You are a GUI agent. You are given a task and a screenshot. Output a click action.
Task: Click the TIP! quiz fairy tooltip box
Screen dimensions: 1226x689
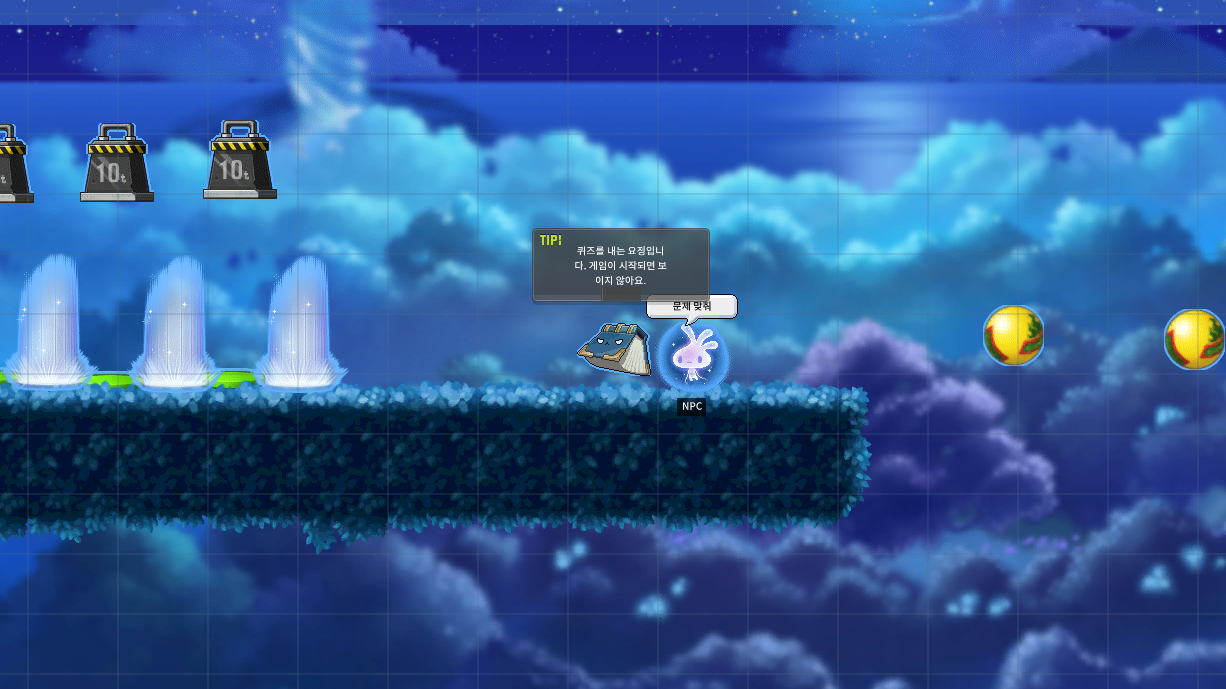pyautogui.click(x=620, y=264)
